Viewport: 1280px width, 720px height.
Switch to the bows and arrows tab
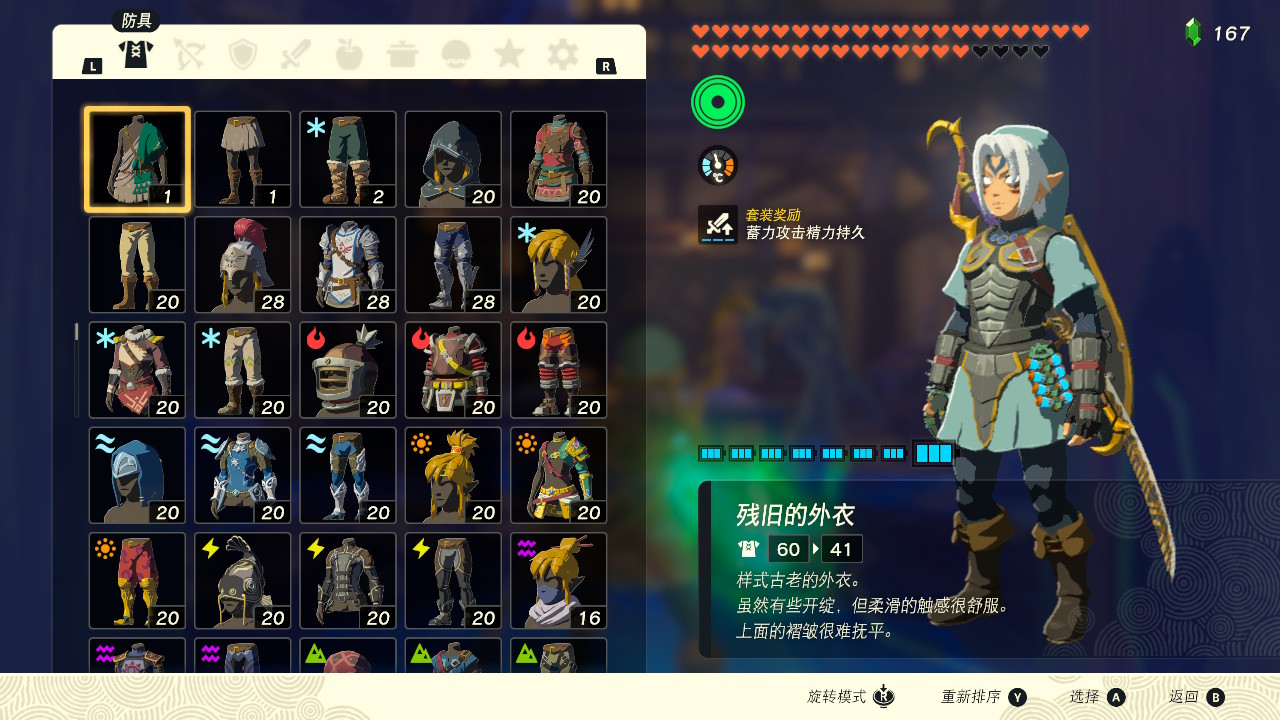[189, 54]
